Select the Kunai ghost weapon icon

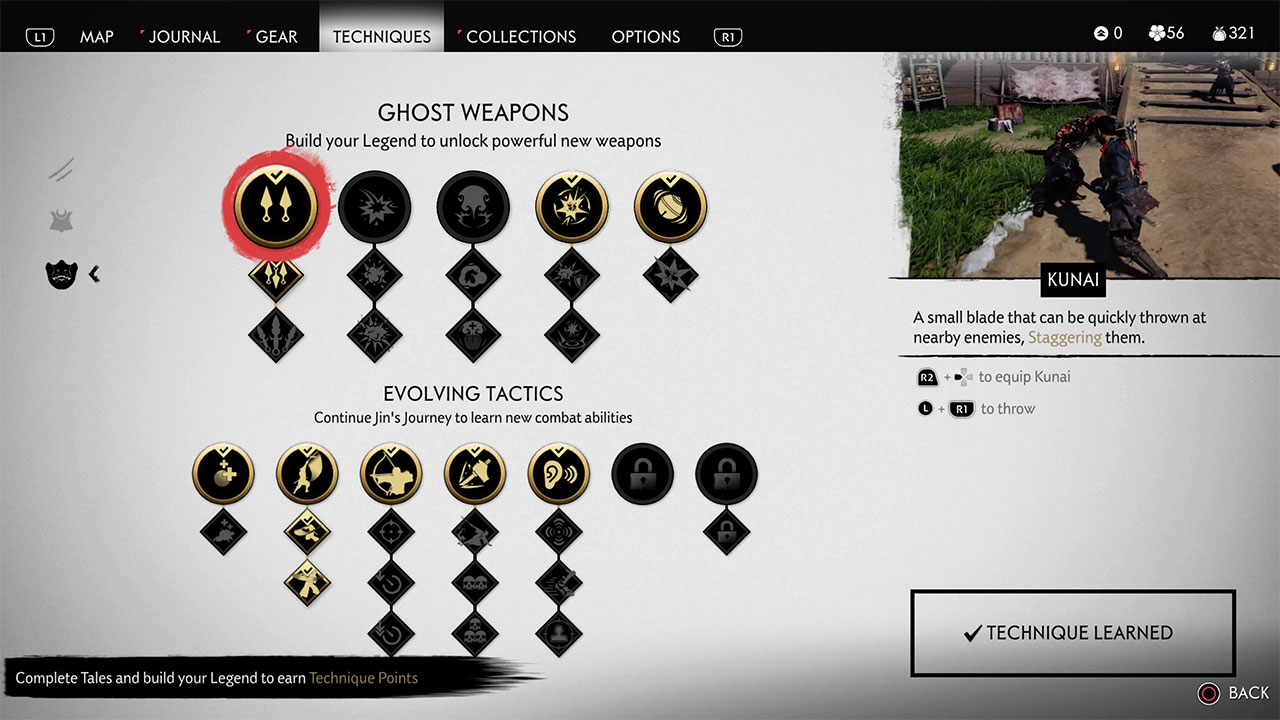tap(275, 207)
